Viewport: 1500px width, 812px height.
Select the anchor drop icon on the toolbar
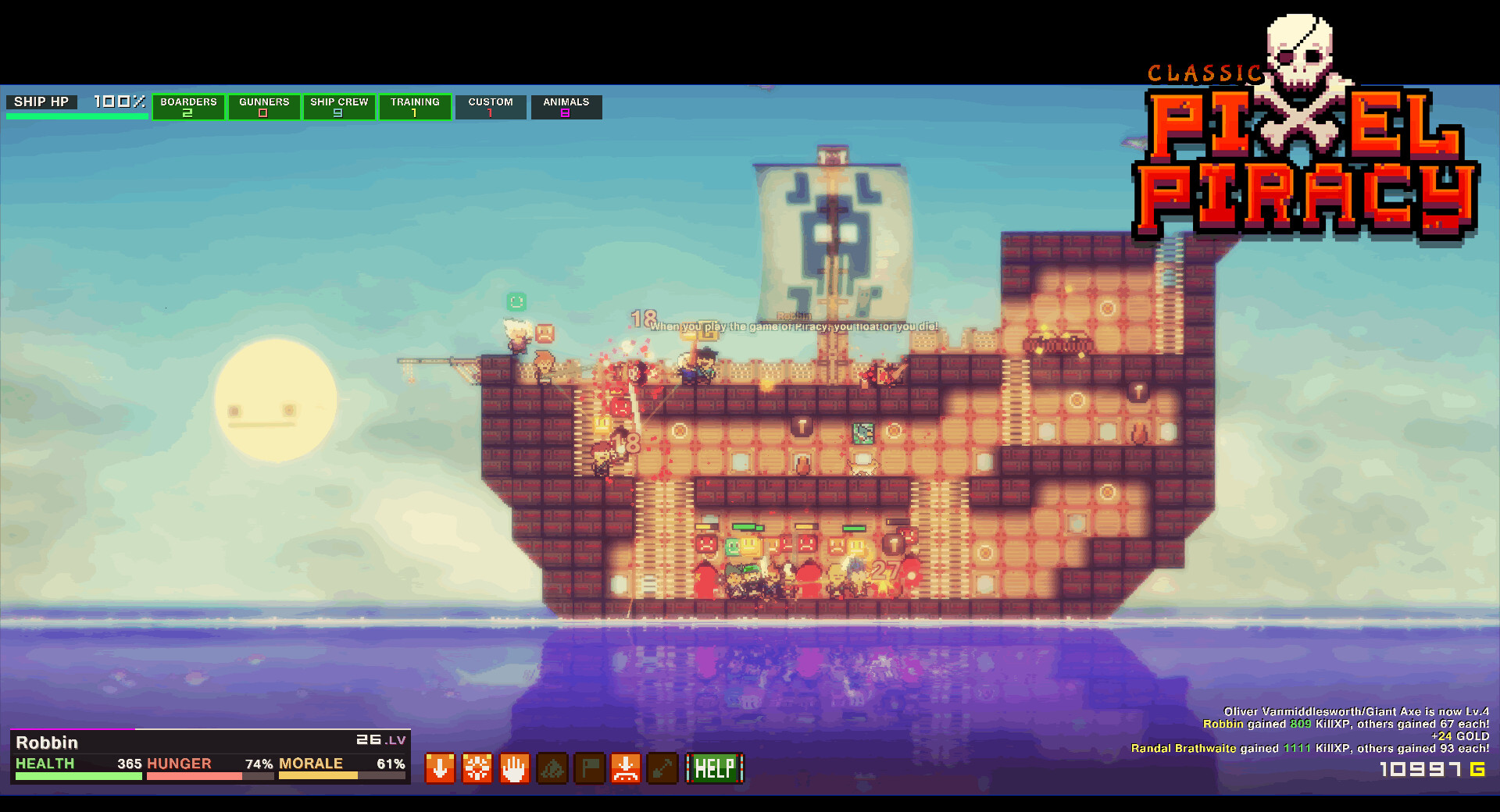(440, 769)
